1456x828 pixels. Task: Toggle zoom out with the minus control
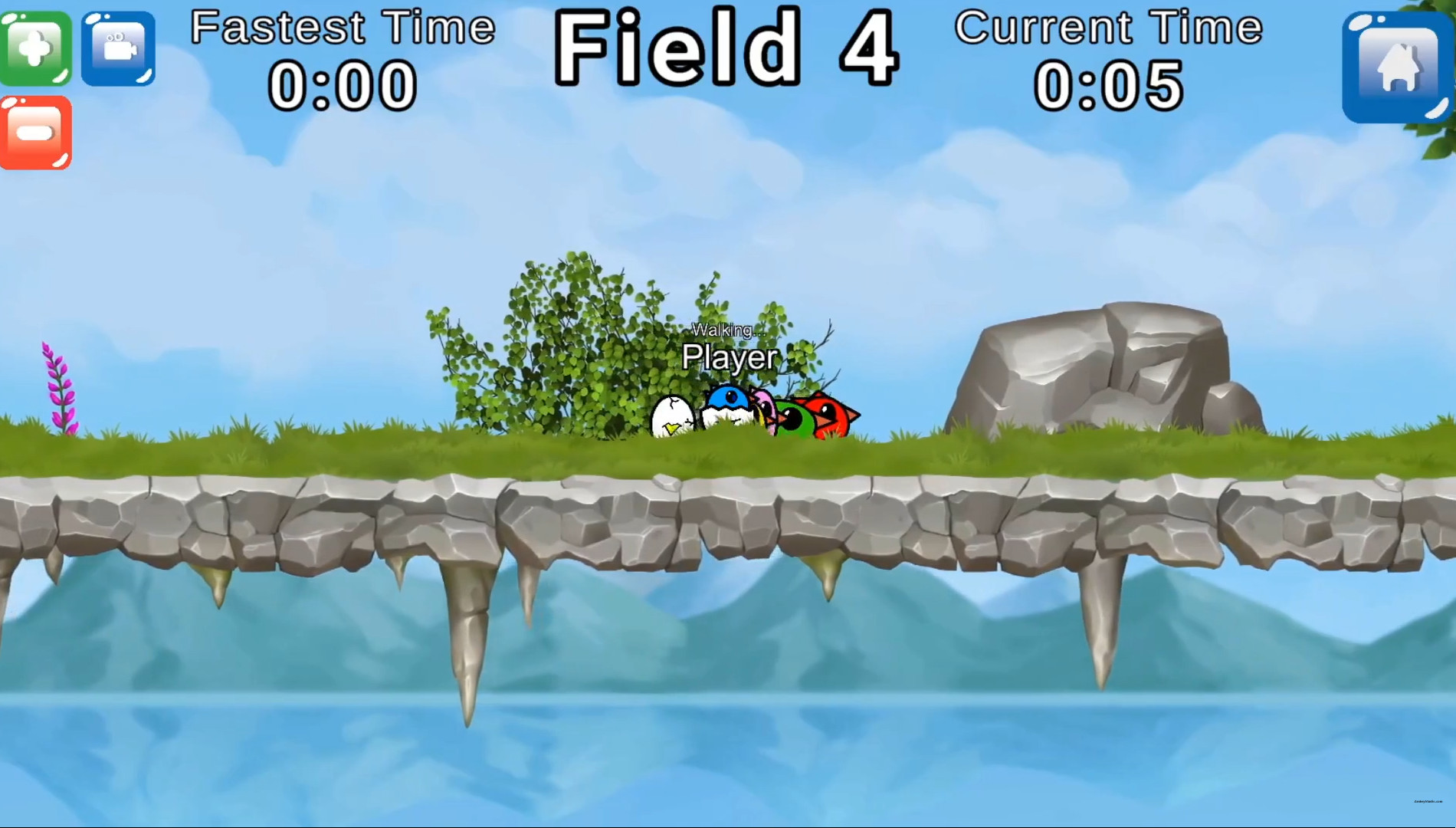35,130
